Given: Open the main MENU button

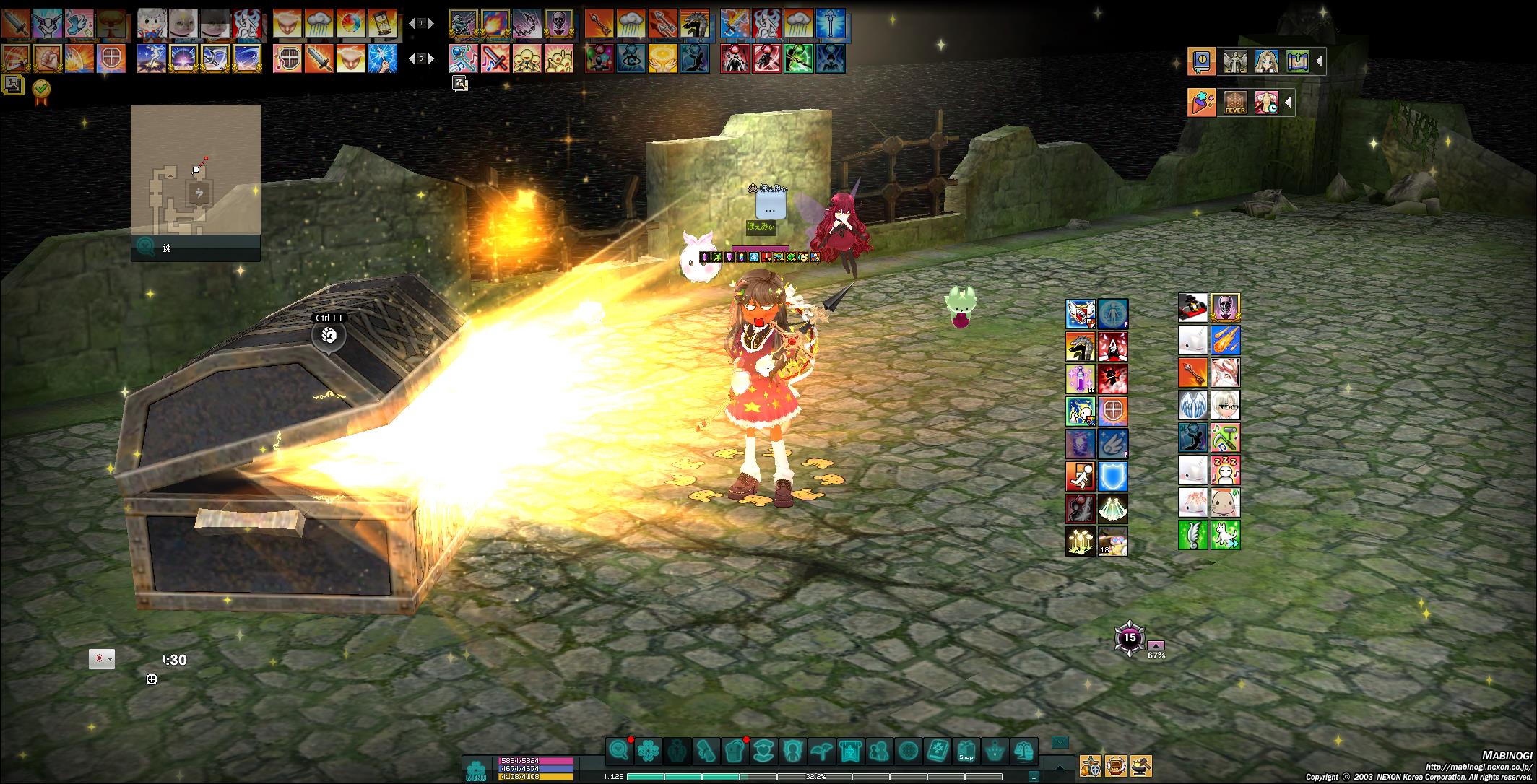Looking at the screenshot, I should tap(476, 770).
